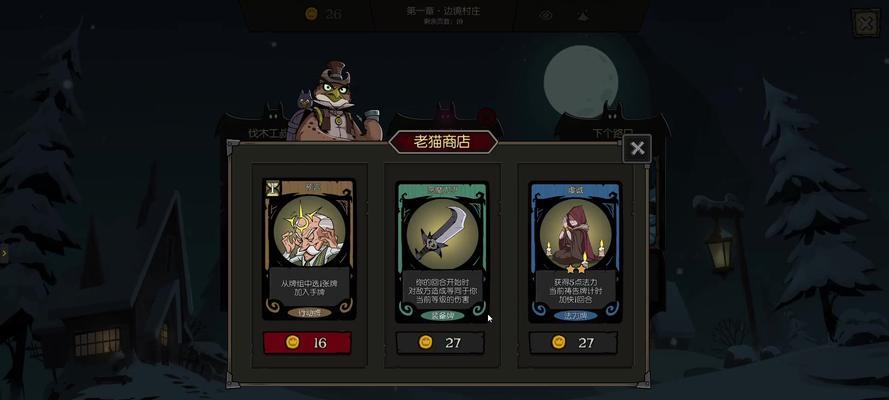Close the 老猫商店 shop window
The height and width of the screenshot is (400, 889).
click(637, 149)
